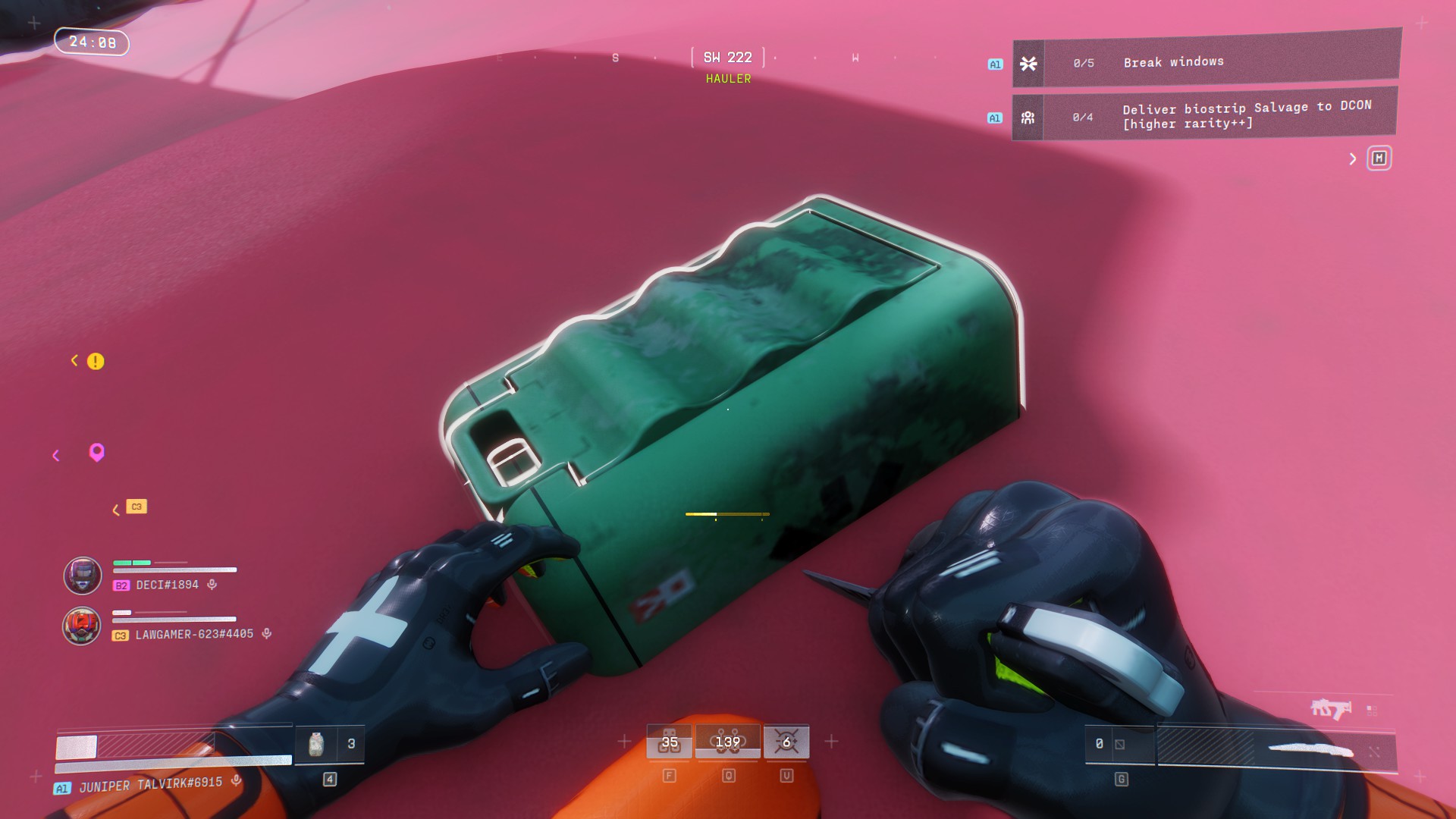Image resolution: width=1456 pixels, height=819 pixels.
Task: Select the equipped knife weapon slot
Action: tap(1310, 750)
